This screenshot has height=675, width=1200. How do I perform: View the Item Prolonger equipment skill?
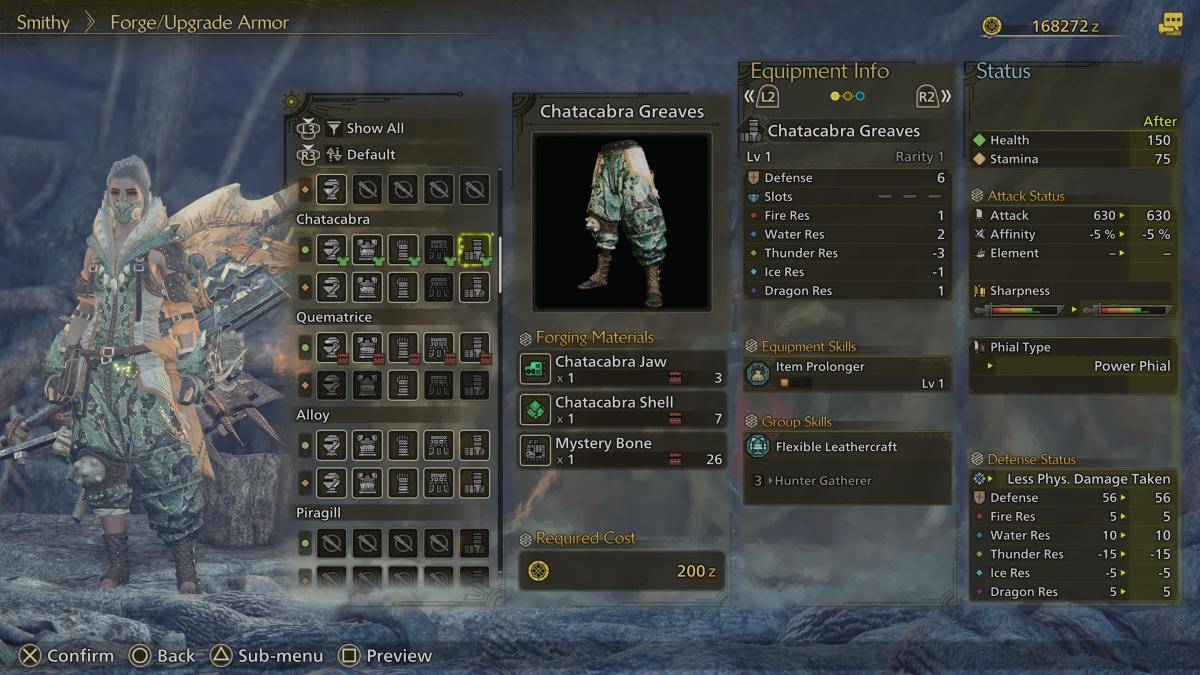point(847,374)
